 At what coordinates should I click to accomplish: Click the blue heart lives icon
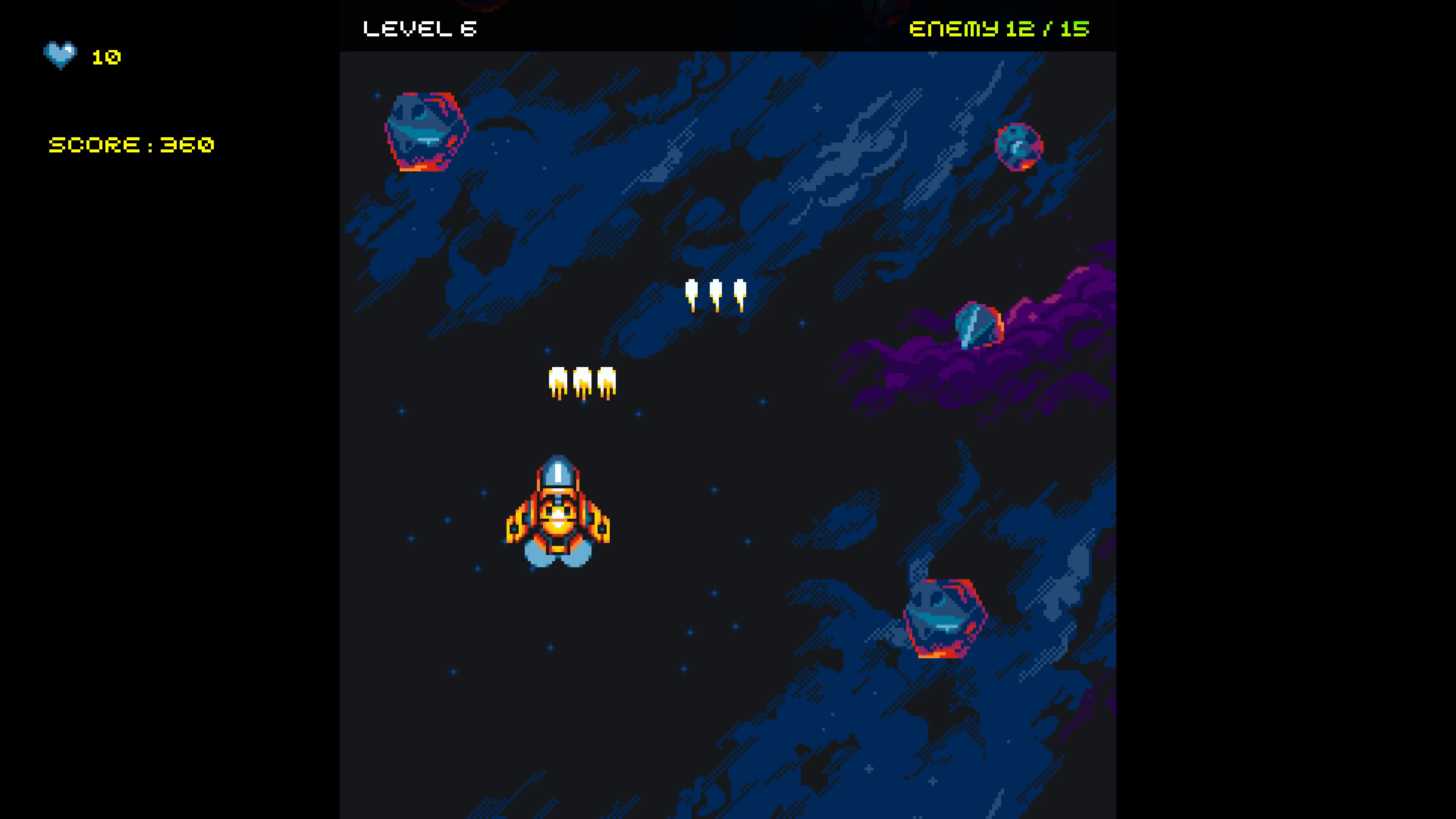(x=61, y=55)
